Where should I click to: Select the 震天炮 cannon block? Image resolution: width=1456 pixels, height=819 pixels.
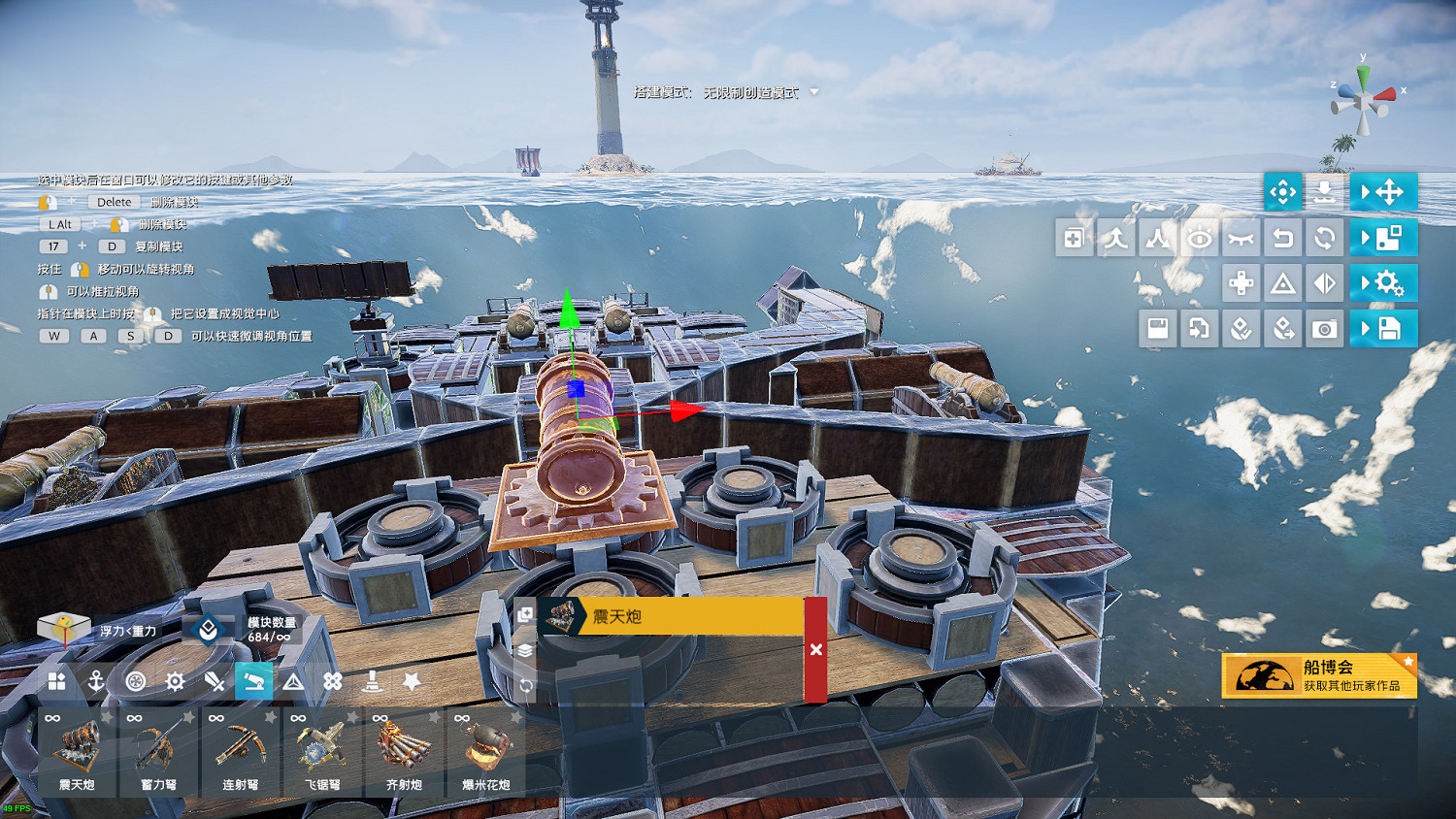tap(77, 752)
